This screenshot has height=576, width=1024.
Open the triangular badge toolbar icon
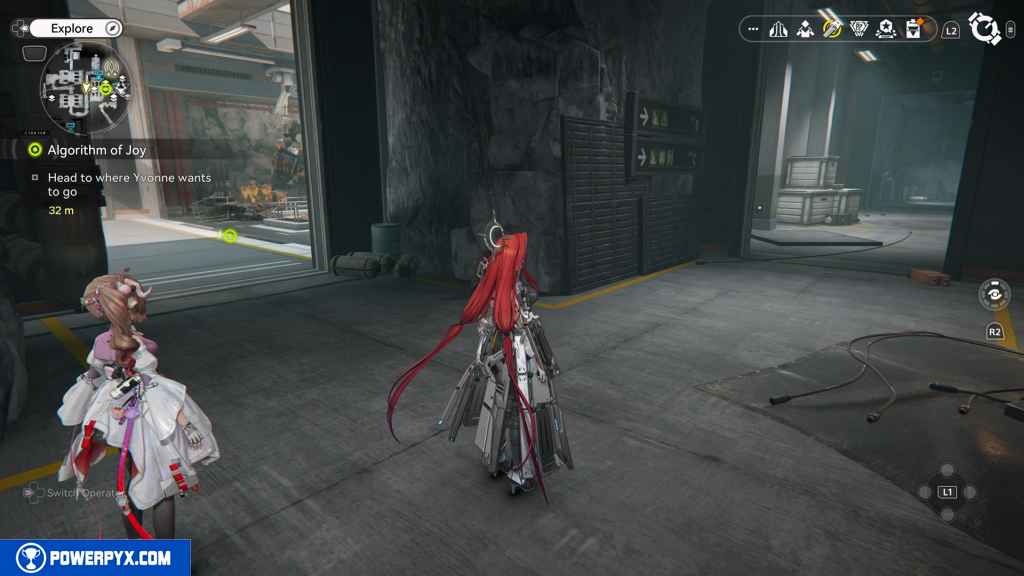(x=859, y=29)
